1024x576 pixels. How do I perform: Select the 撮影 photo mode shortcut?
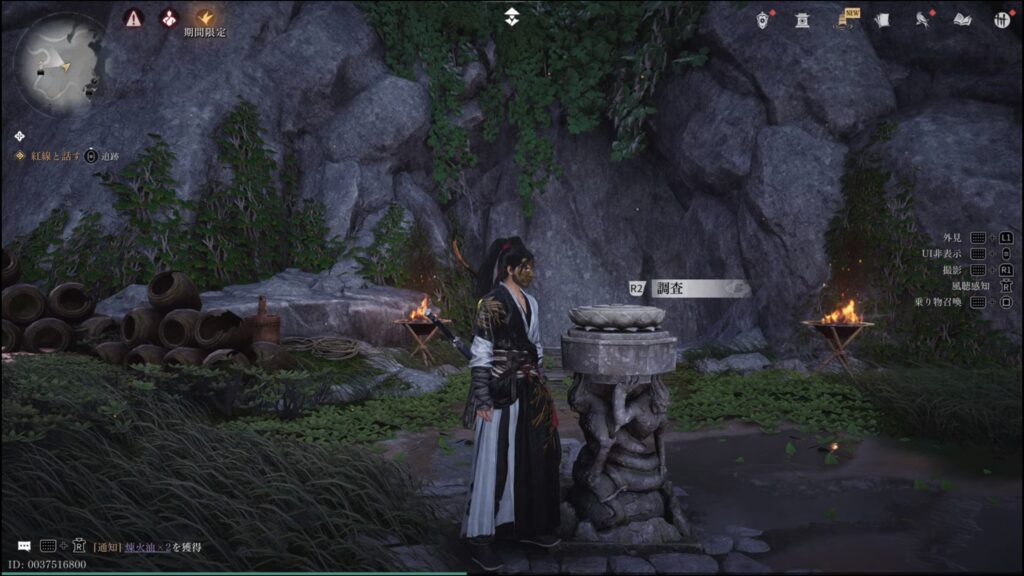(x=952, y=270)
